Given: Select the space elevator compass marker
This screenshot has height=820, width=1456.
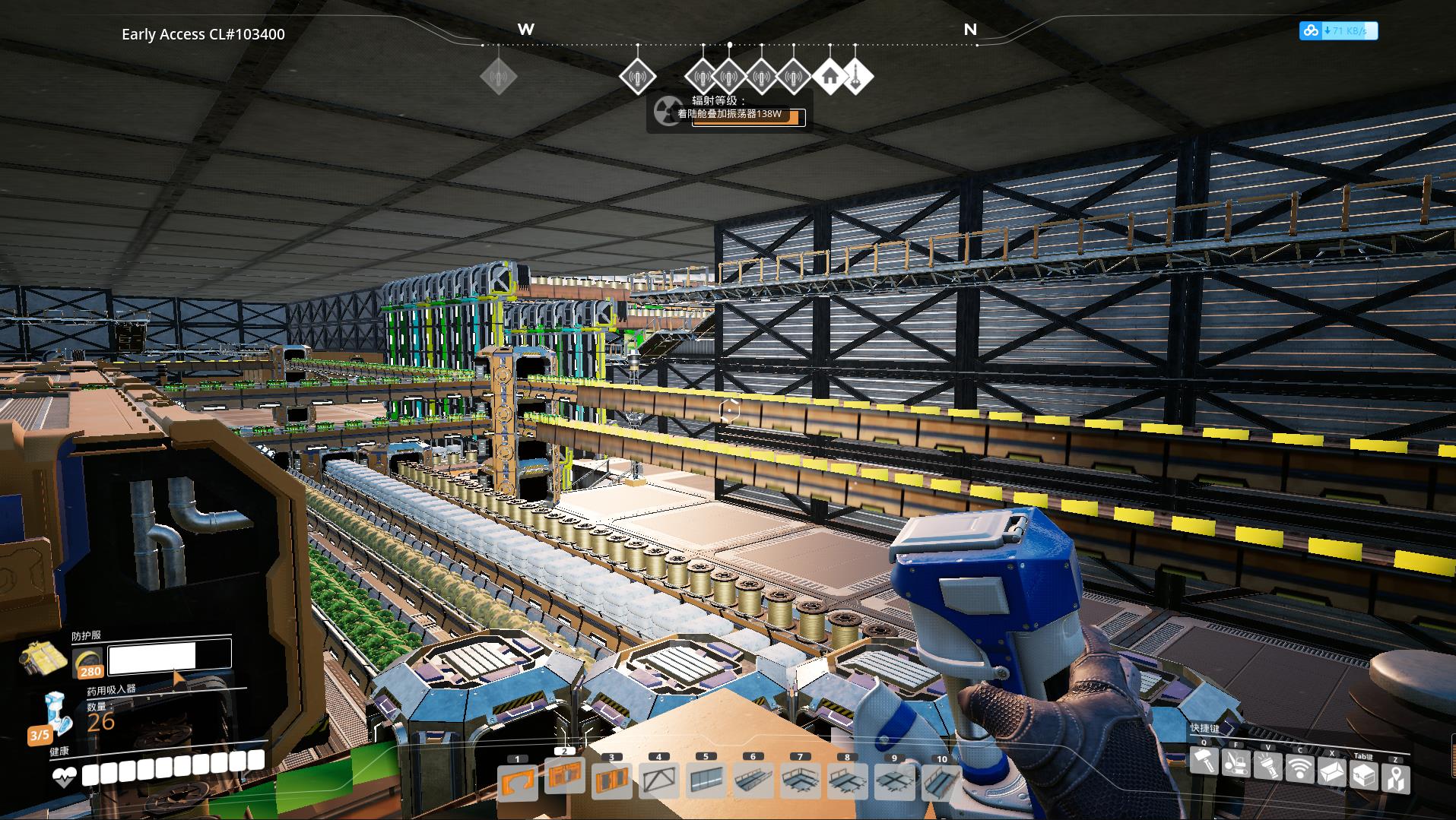Looking at the screenshot, I should pyautogui.click(x=856, y=77).
